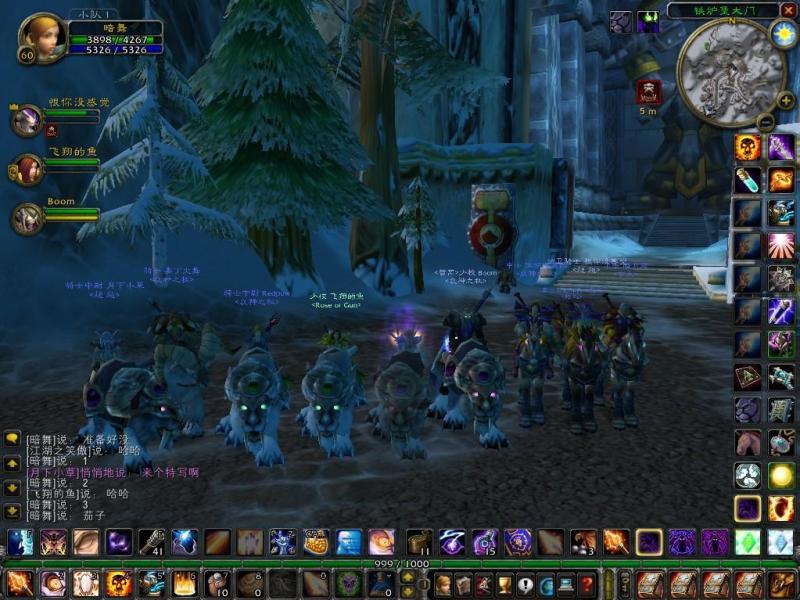800x600 pixels.
Task: Cast the glowing yellow orb spell
Action: pos(781,475)
